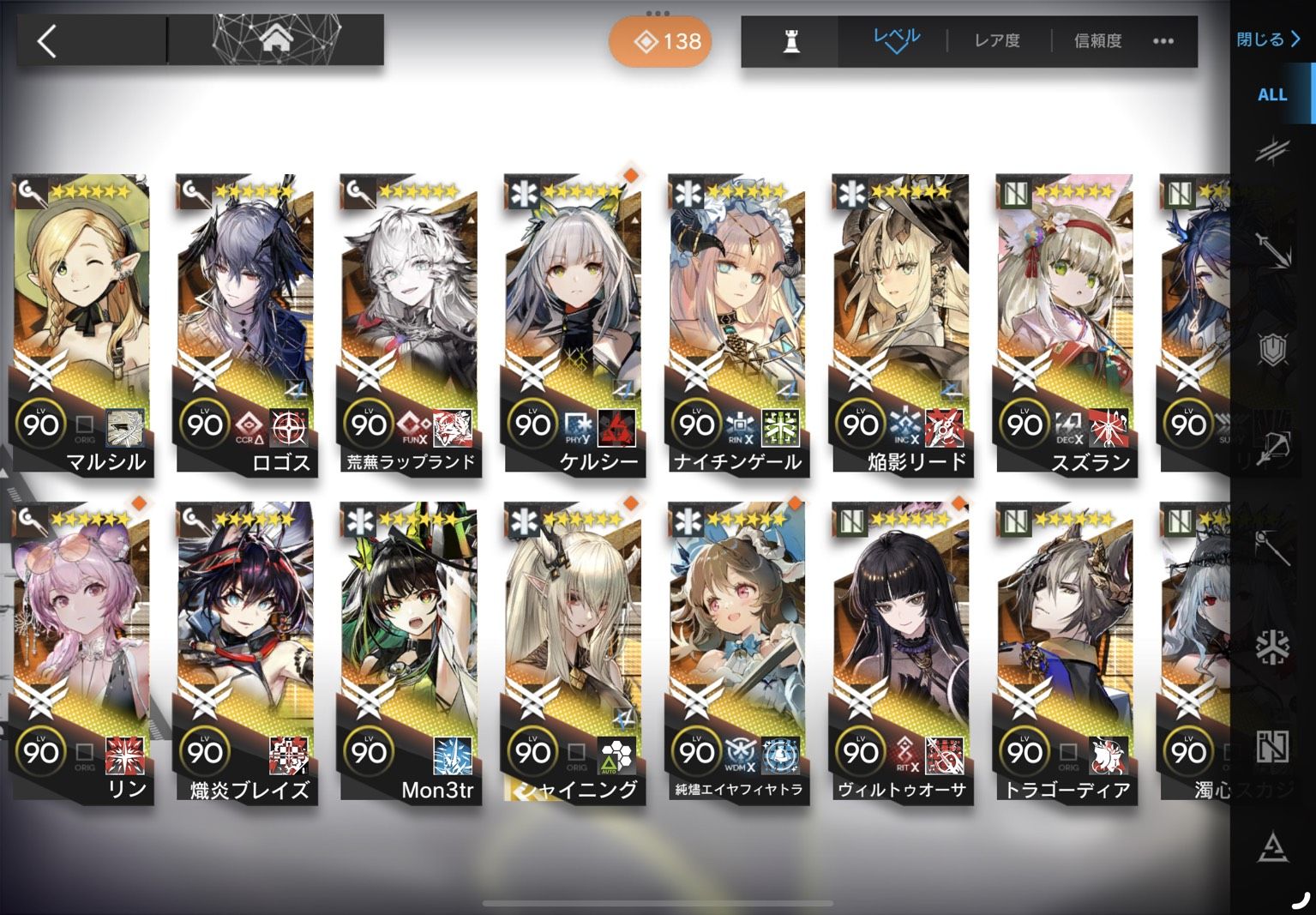Go back with the arrow button
The image size is (1316, 915).
click(x=48, y=41)
